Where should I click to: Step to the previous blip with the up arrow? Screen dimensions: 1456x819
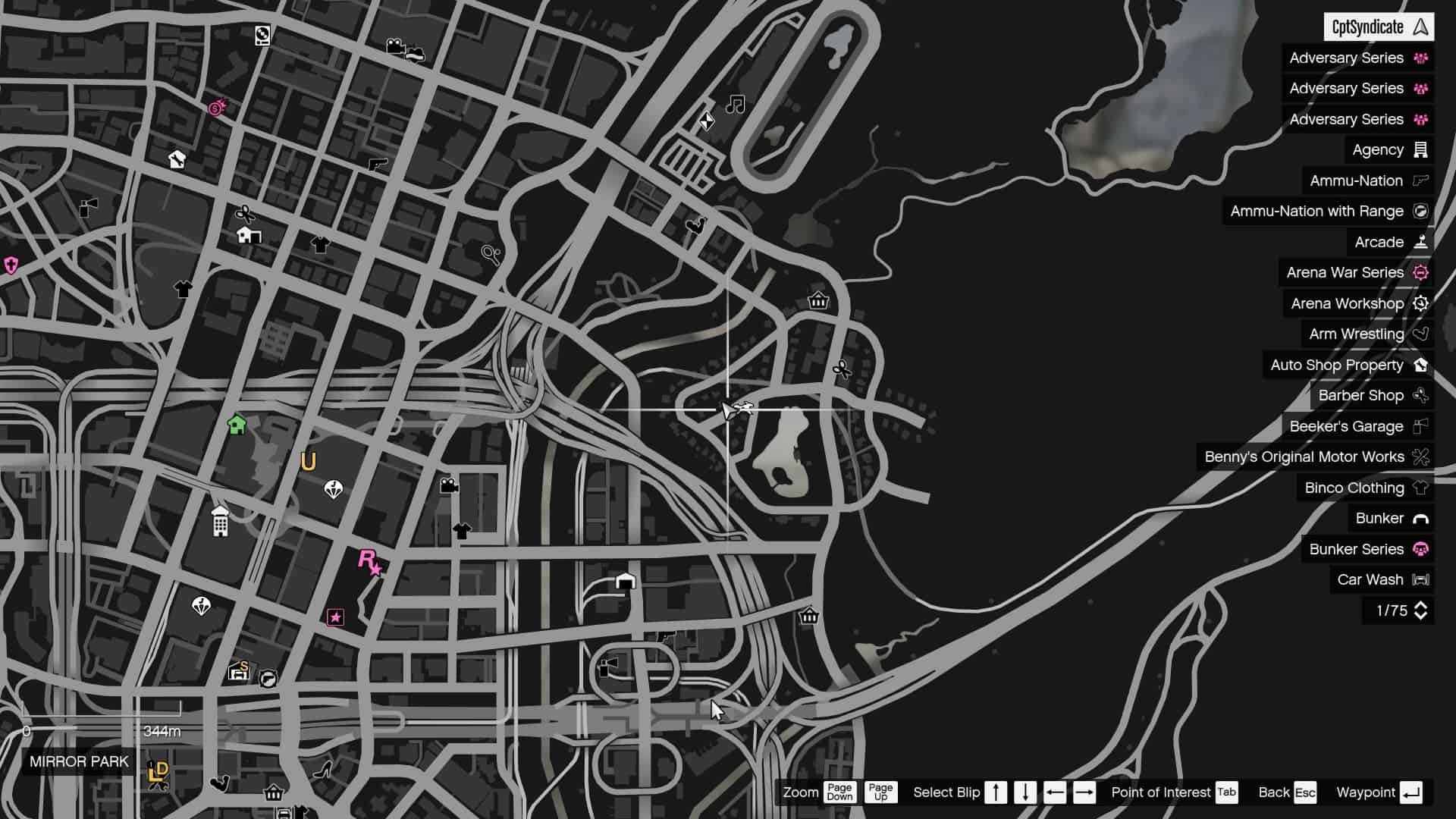point(995,792)
